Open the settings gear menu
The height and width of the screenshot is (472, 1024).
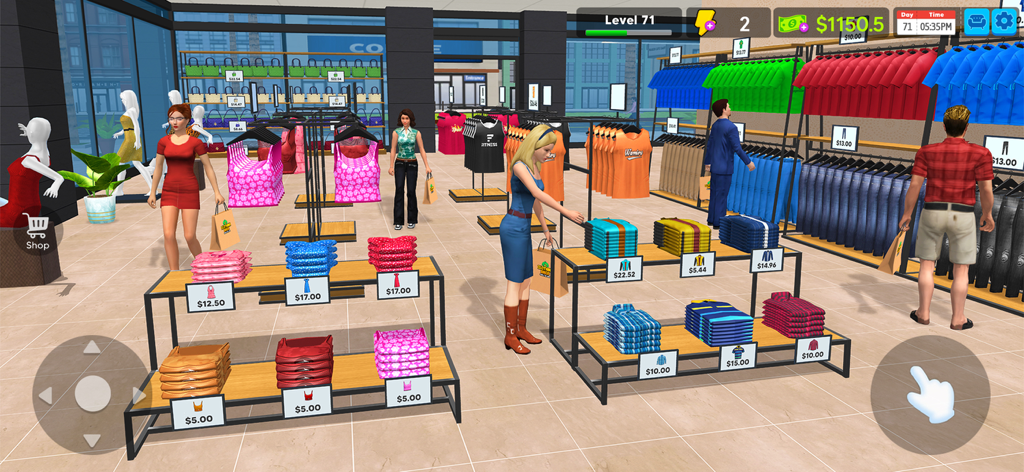(1003, 21)
